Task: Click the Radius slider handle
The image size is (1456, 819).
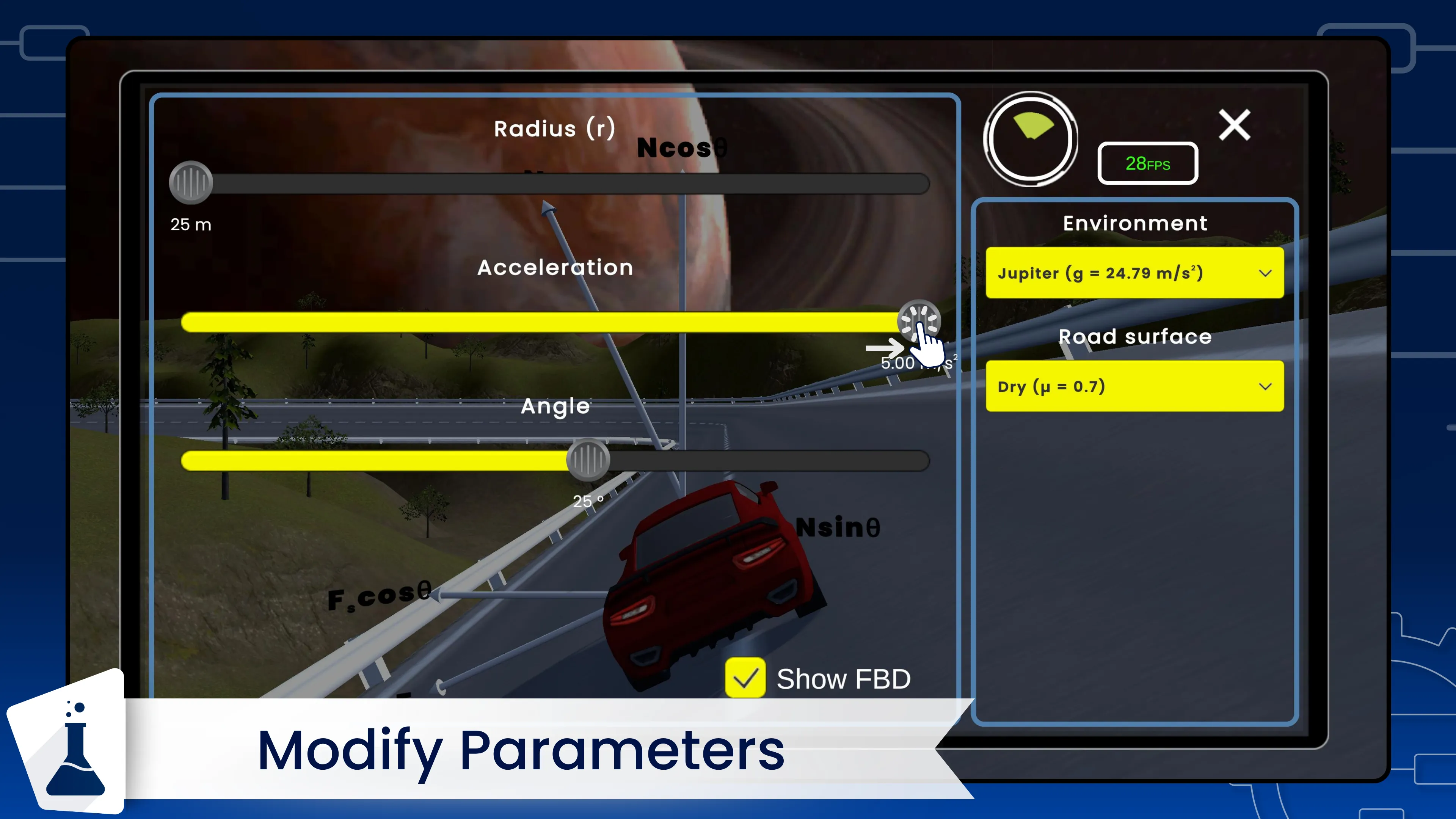Action: pos(191,182)
